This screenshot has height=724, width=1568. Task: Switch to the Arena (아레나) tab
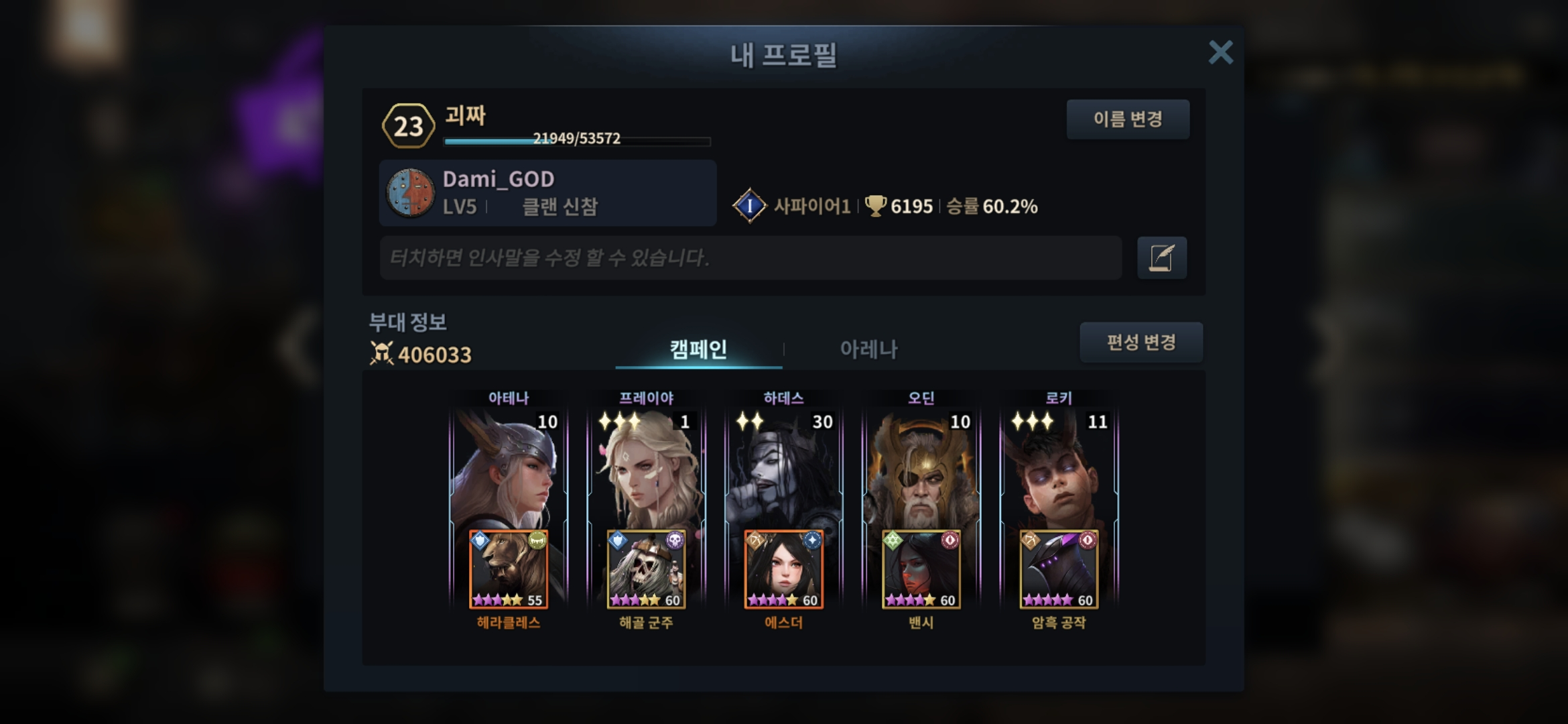868,349
